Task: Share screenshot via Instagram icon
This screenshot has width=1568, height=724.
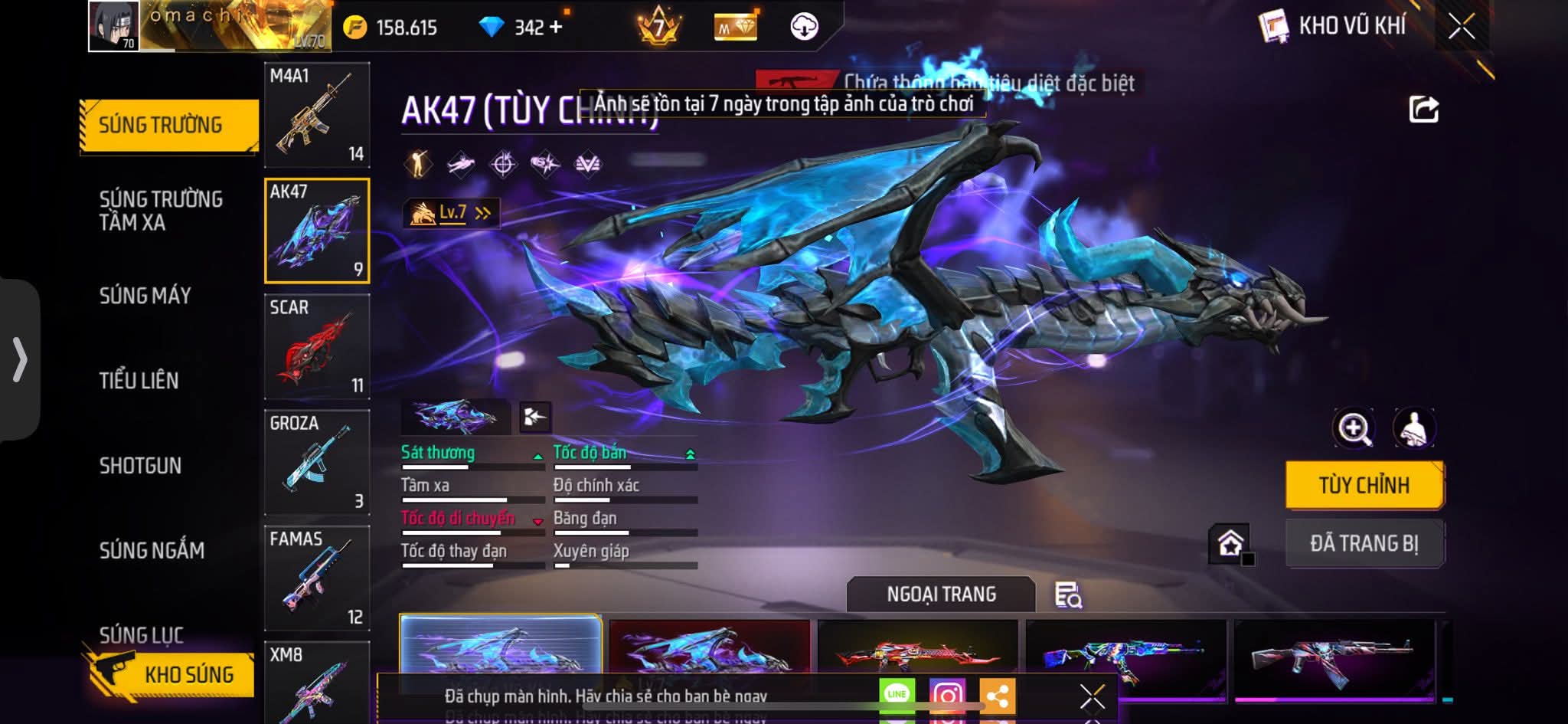Action: tap(947, 696)
